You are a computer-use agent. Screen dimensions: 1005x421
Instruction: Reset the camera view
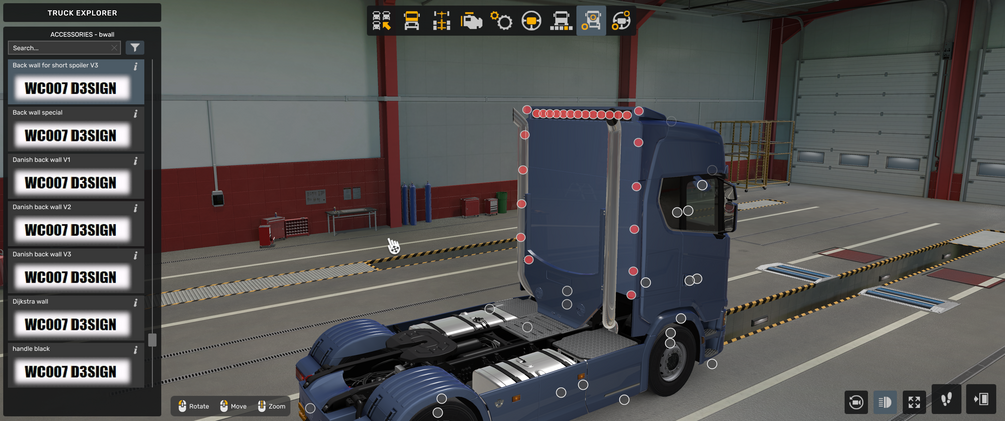[856, 402]
